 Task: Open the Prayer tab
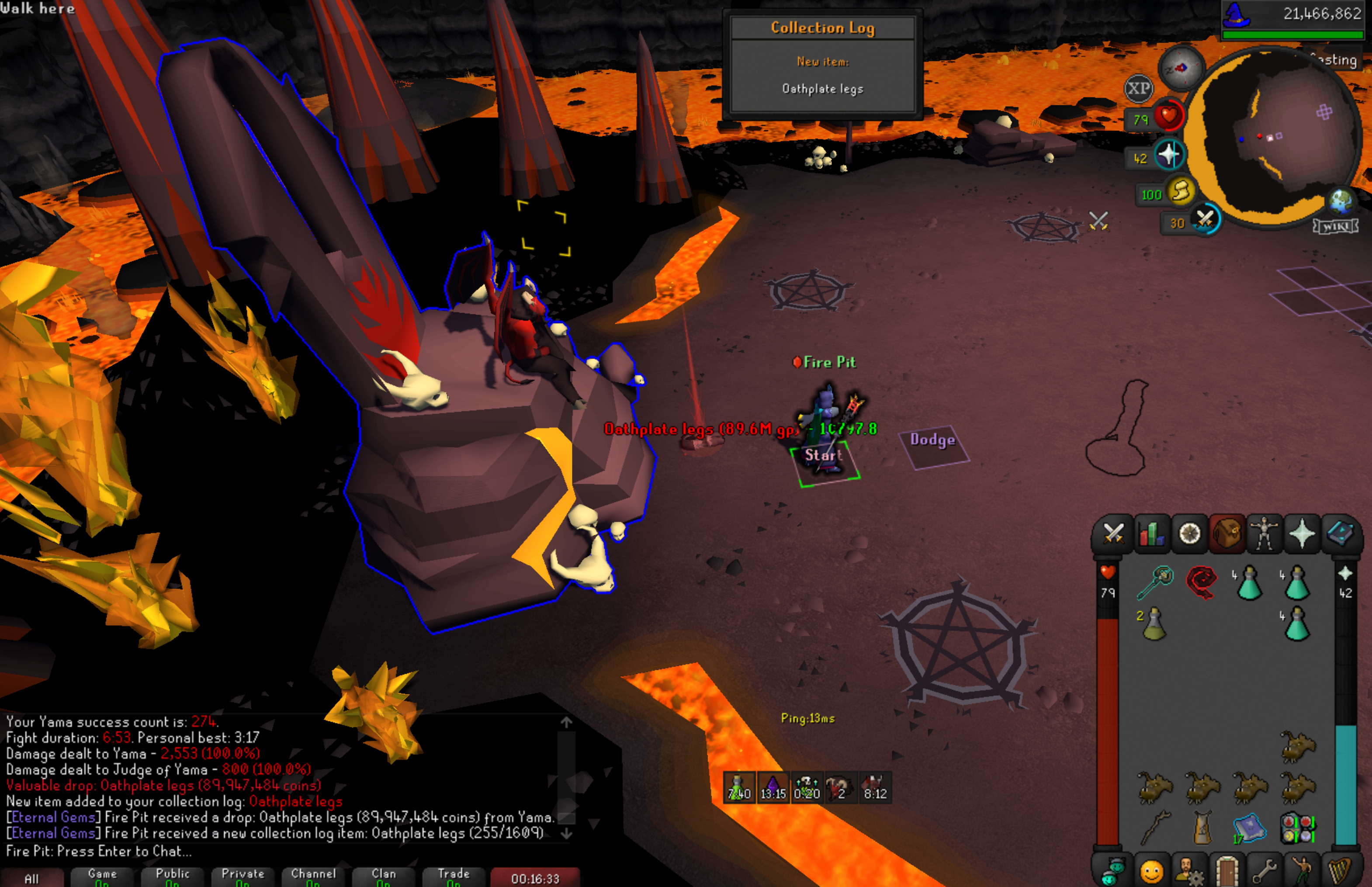pyautogui.click(x=1302, y=534)
